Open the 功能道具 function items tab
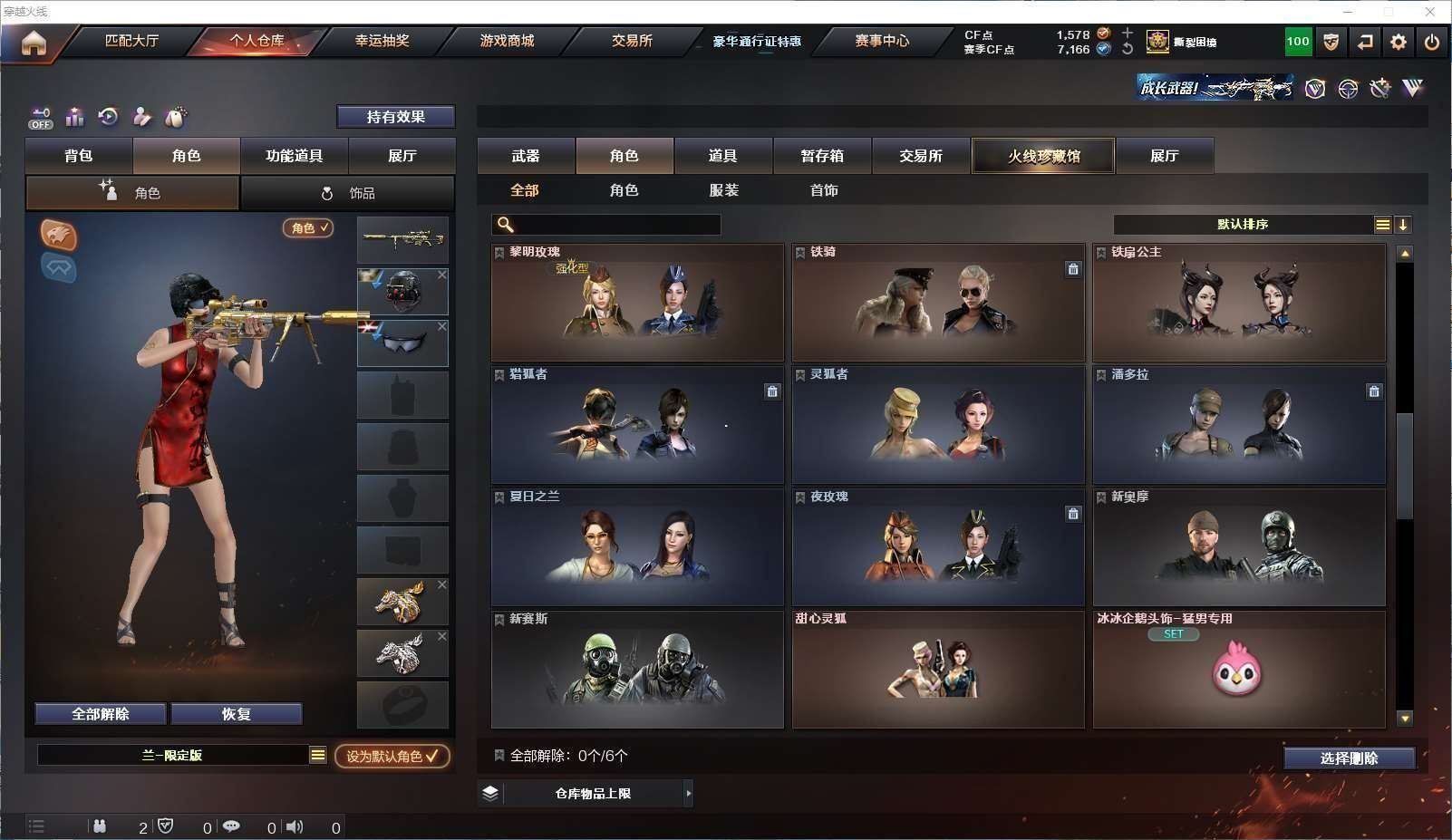The width and height of the screenshot is (1452, 840). [294, 156]
